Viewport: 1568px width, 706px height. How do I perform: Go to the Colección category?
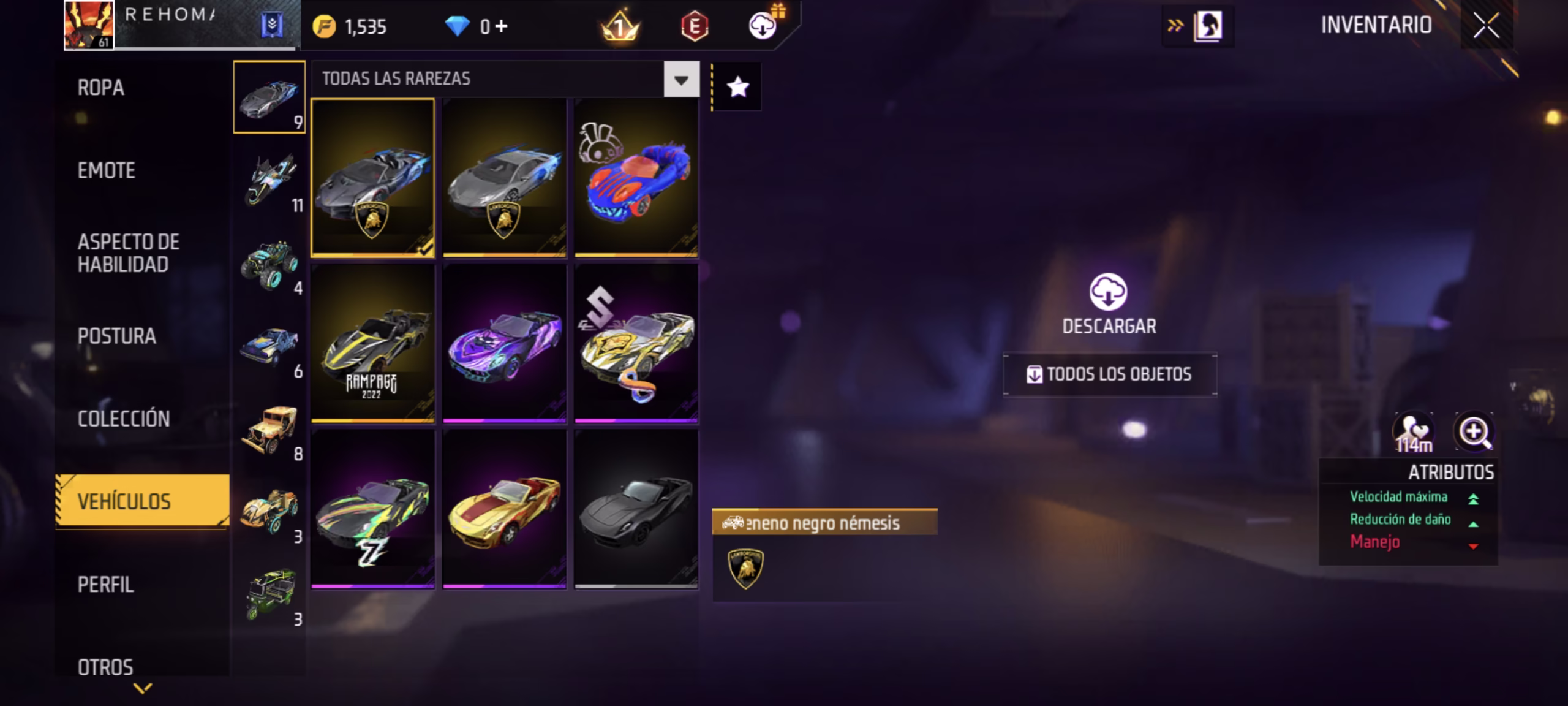[x=124, y=419]
